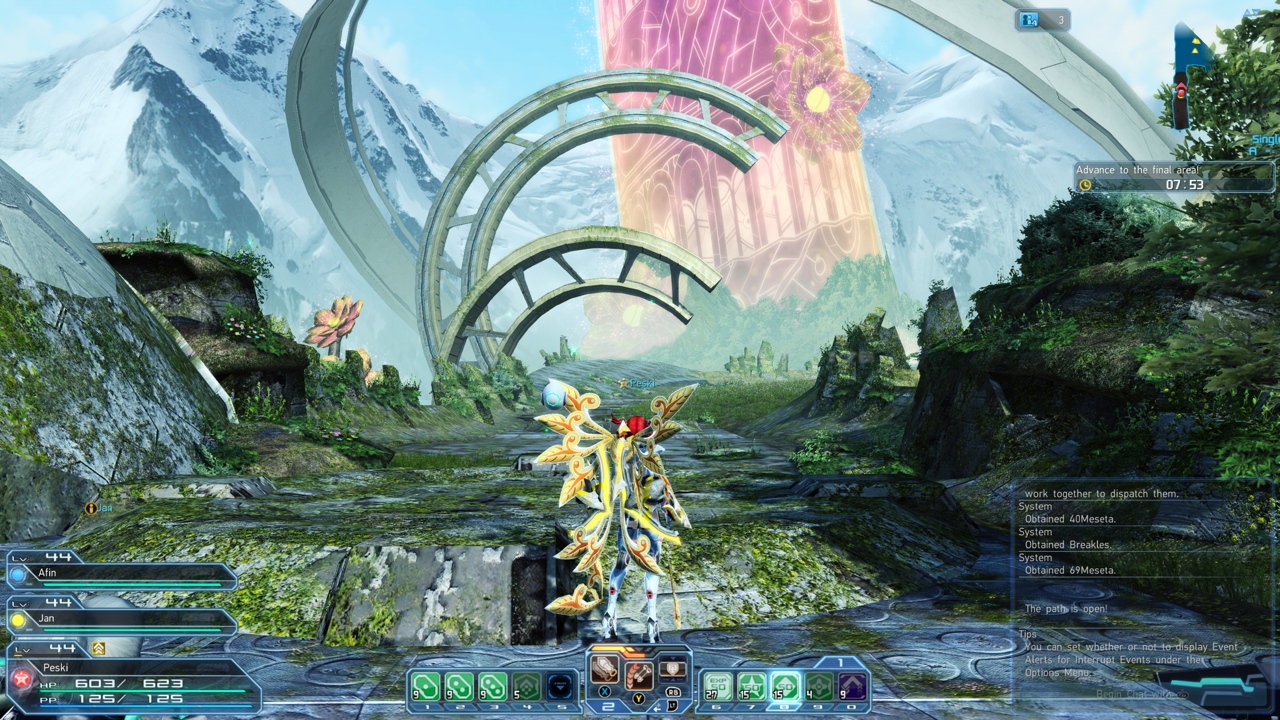Activate the purple chevron item in slot 0
The height and width of the screenshot is (720, 1280).
click(852, 687)
